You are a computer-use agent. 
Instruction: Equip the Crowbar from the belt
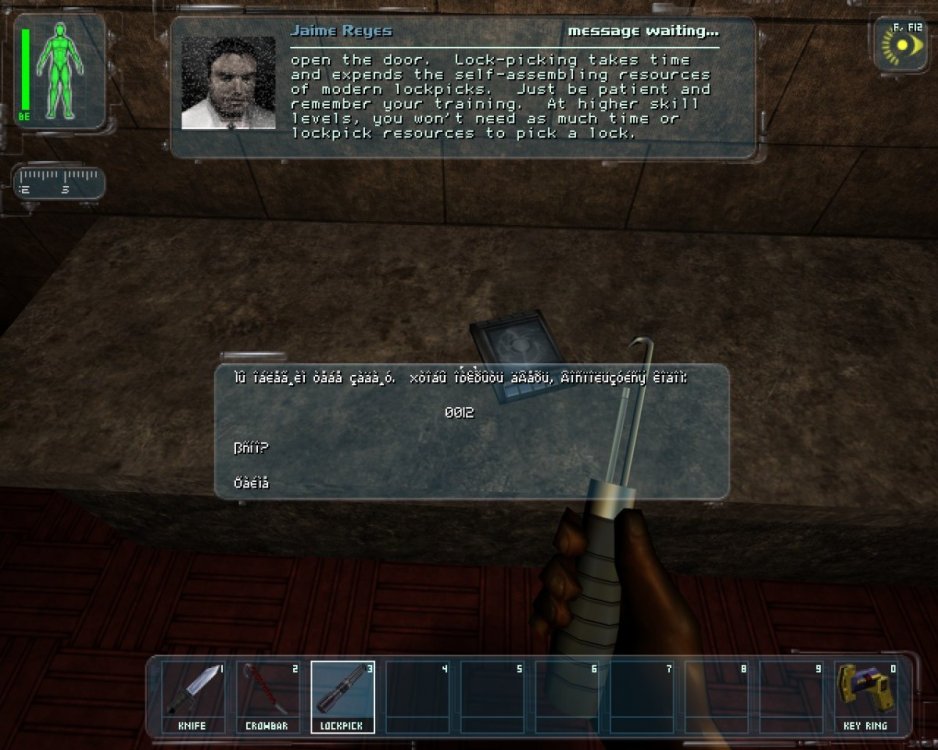pos(271,697)
